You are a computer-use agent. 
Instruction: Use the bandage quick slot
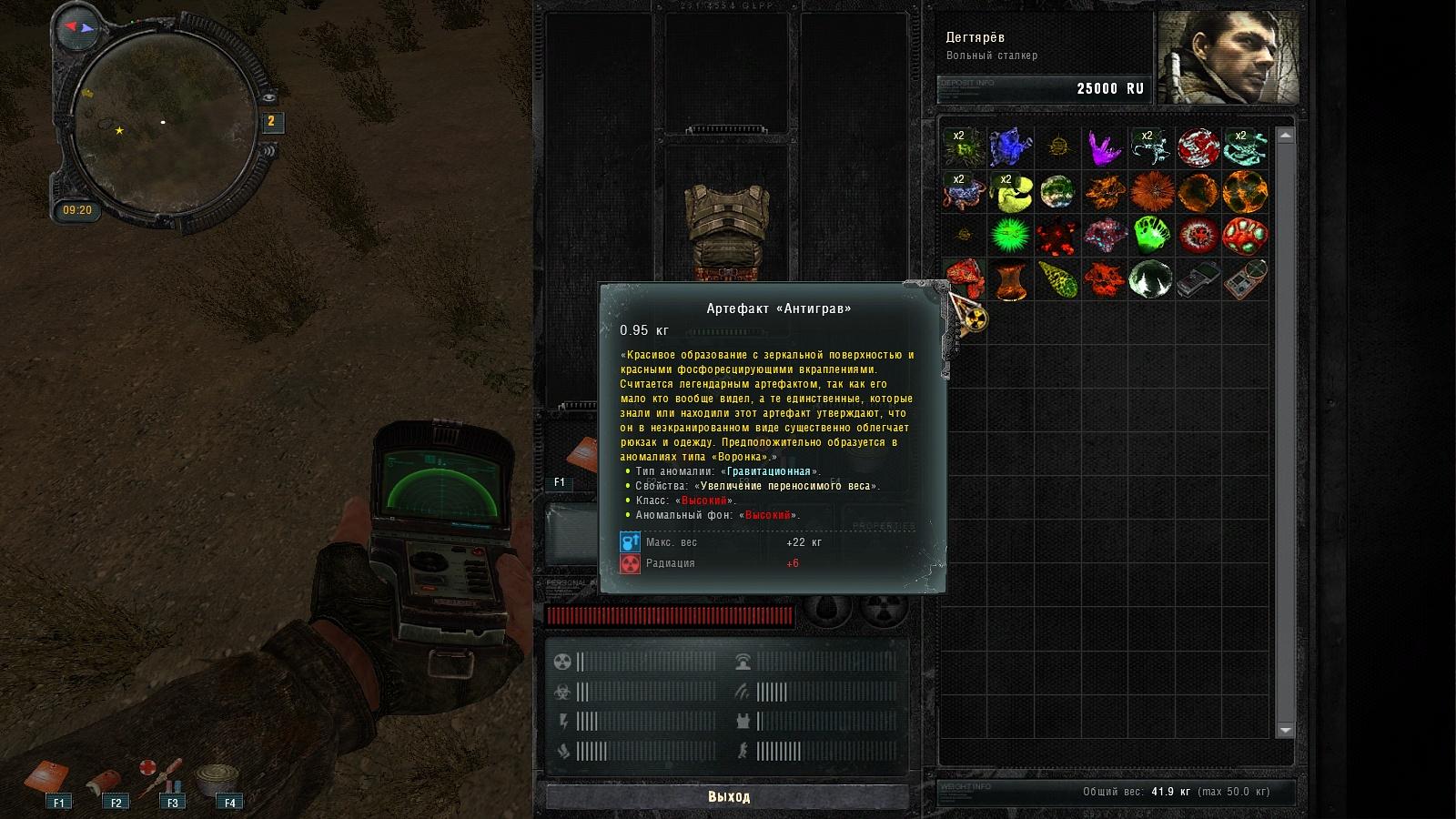[105, 783]
